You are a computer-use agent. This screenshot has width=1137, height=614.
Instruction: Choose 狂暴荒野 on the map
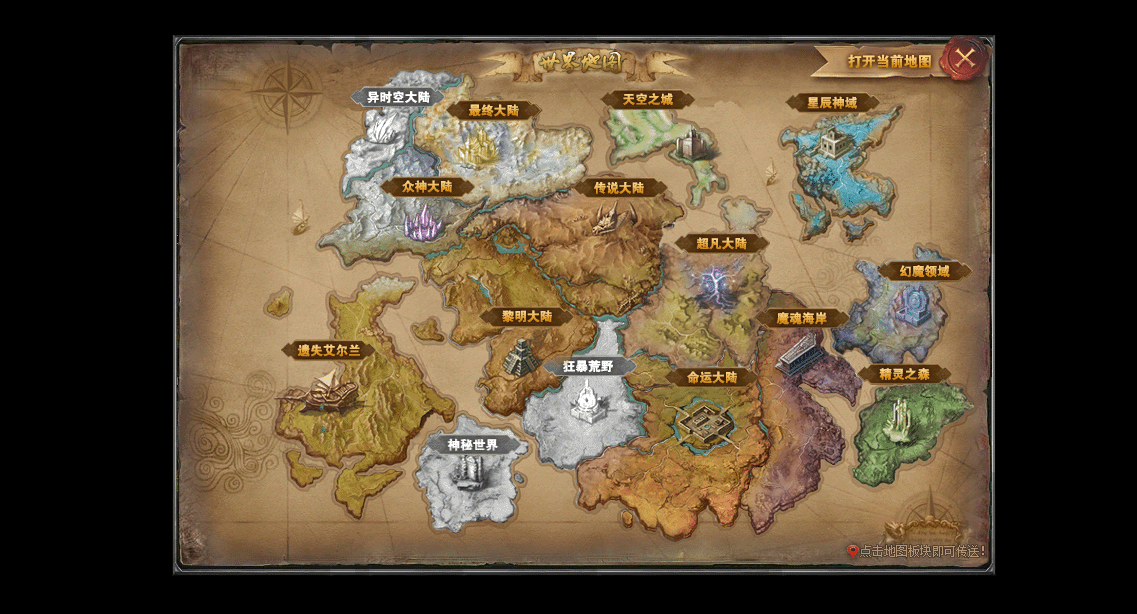(x=588, y=367)
